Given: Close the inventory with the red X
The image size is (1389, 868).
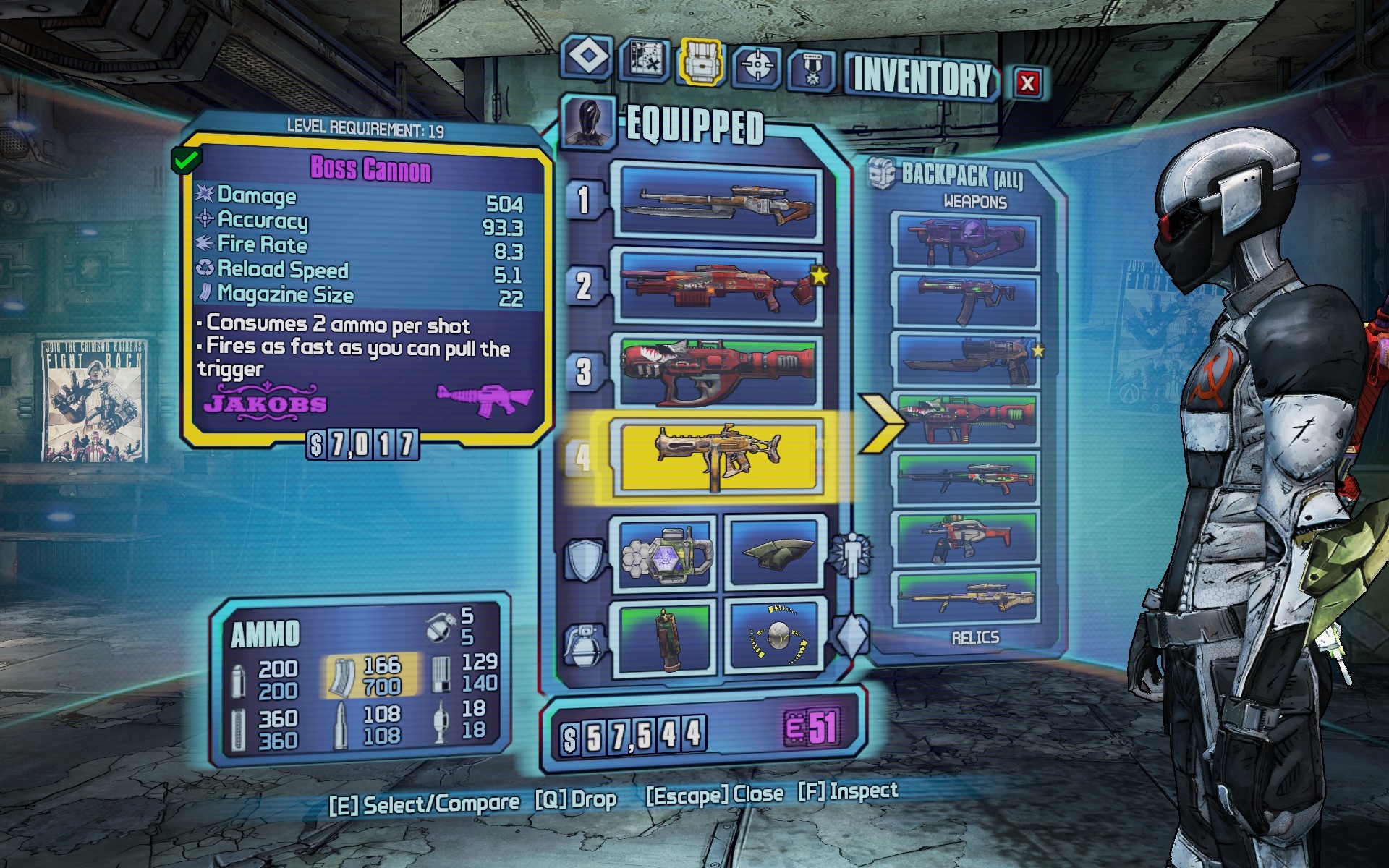Looking at the screenshot, I should [x=1027, y=82].
